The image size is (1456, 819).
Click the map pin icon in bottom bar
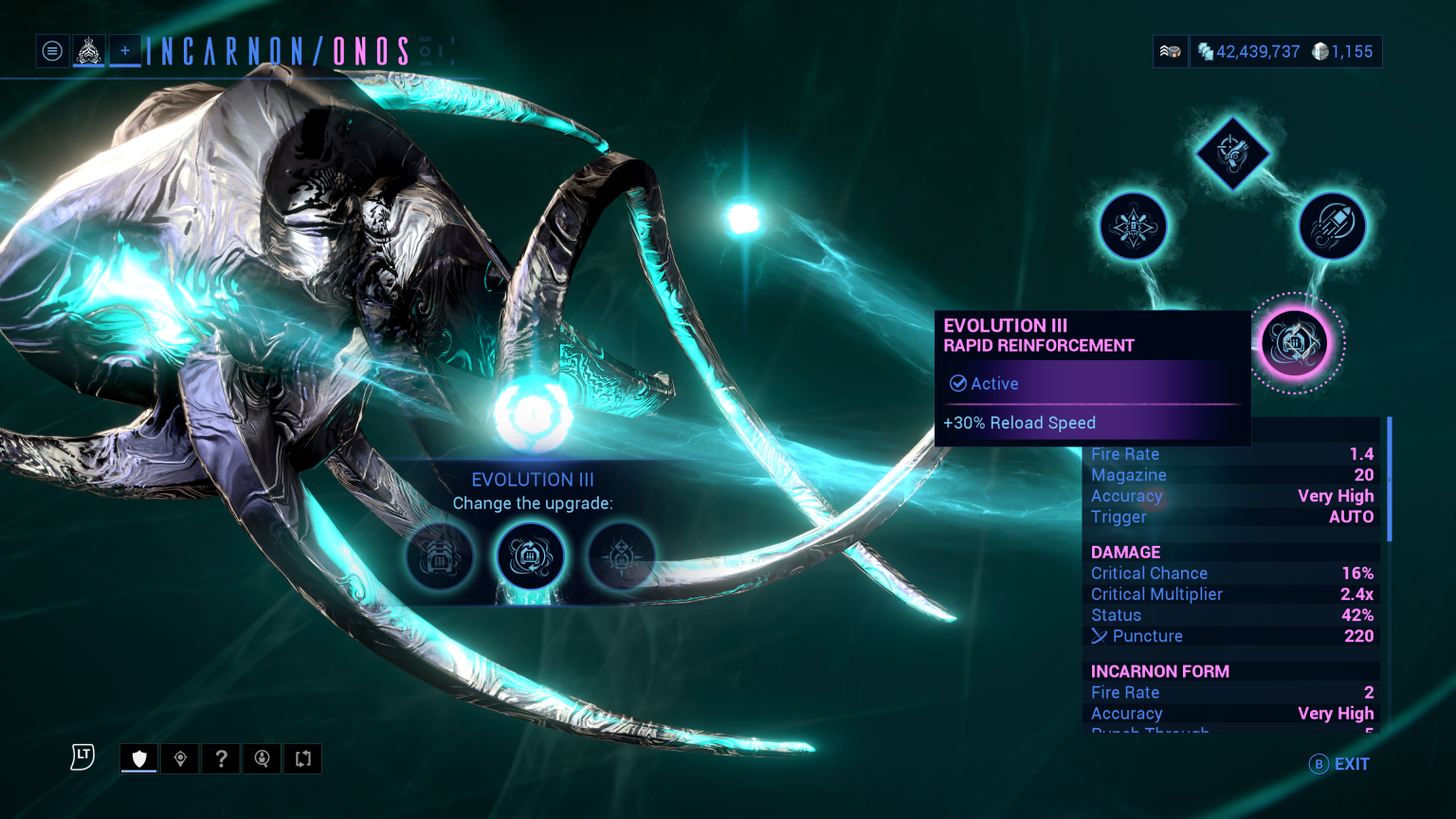180,758
